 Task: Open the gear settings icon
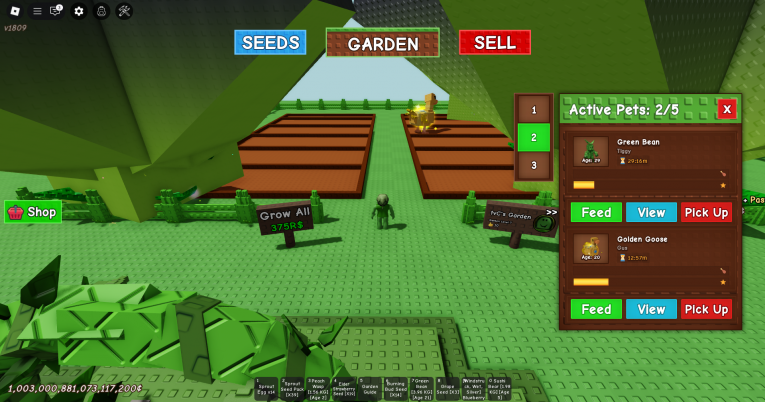pos(79,11)
